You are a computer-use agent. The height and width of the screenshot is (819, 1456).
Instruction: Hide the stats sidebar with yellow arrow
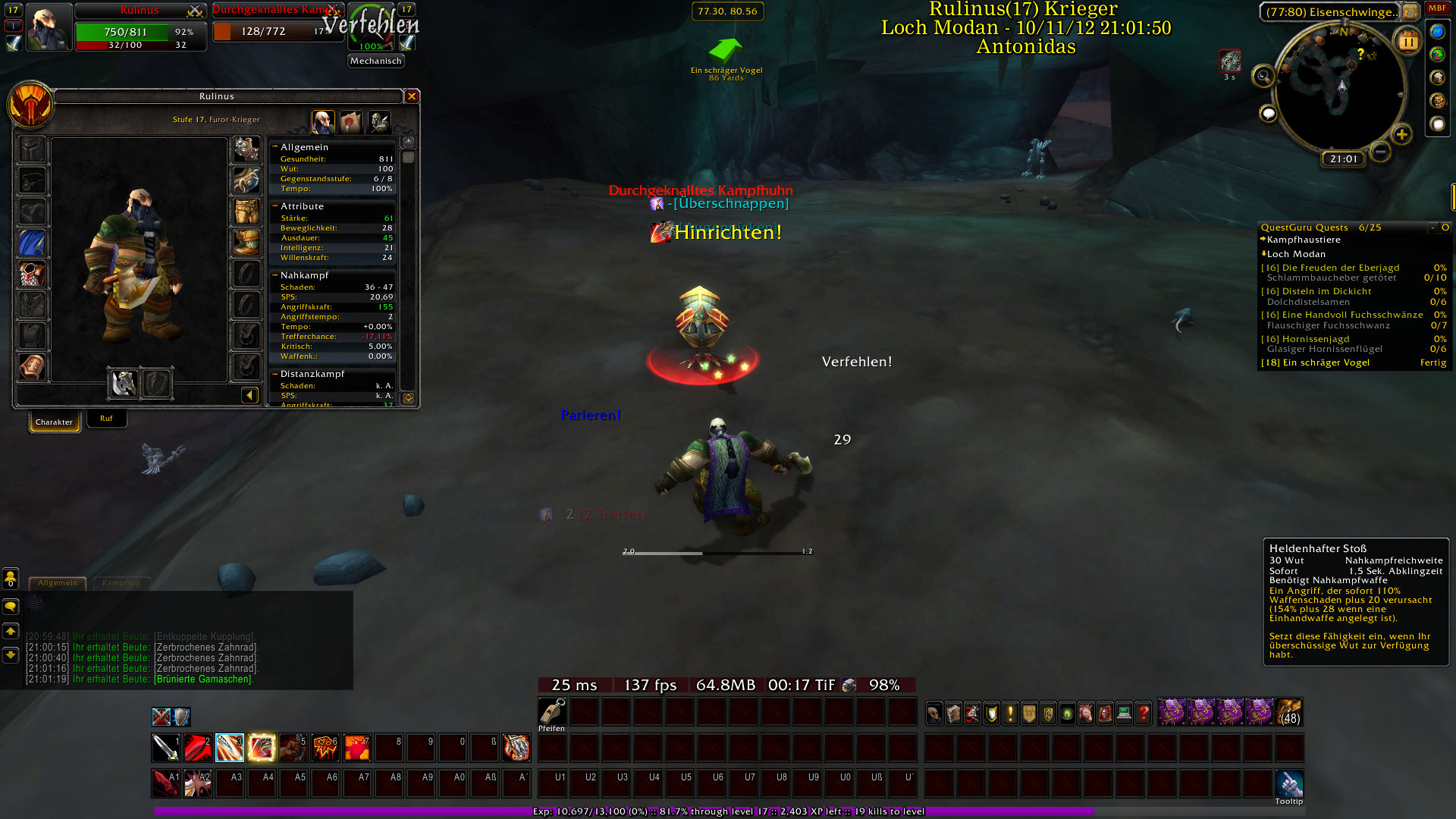[x=249, y=395]
